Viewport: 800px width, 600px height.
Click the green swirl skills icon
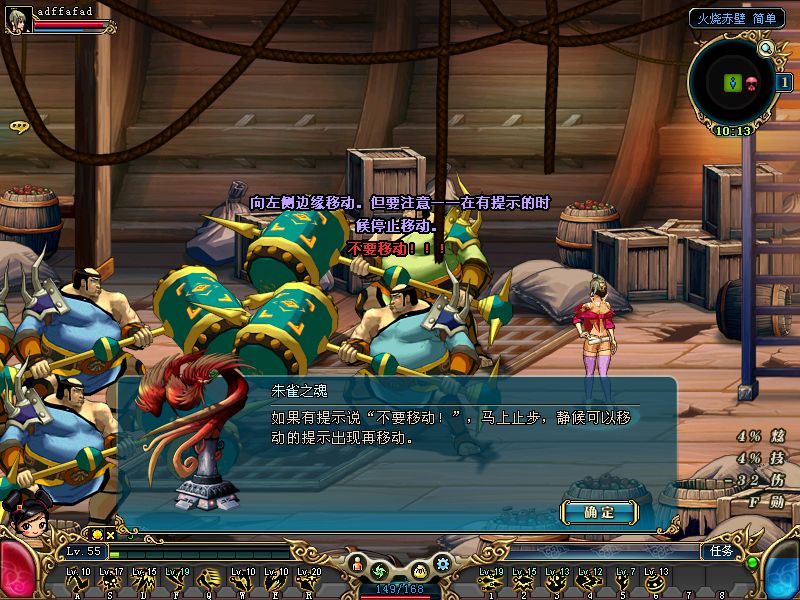[x=379, y=570]
